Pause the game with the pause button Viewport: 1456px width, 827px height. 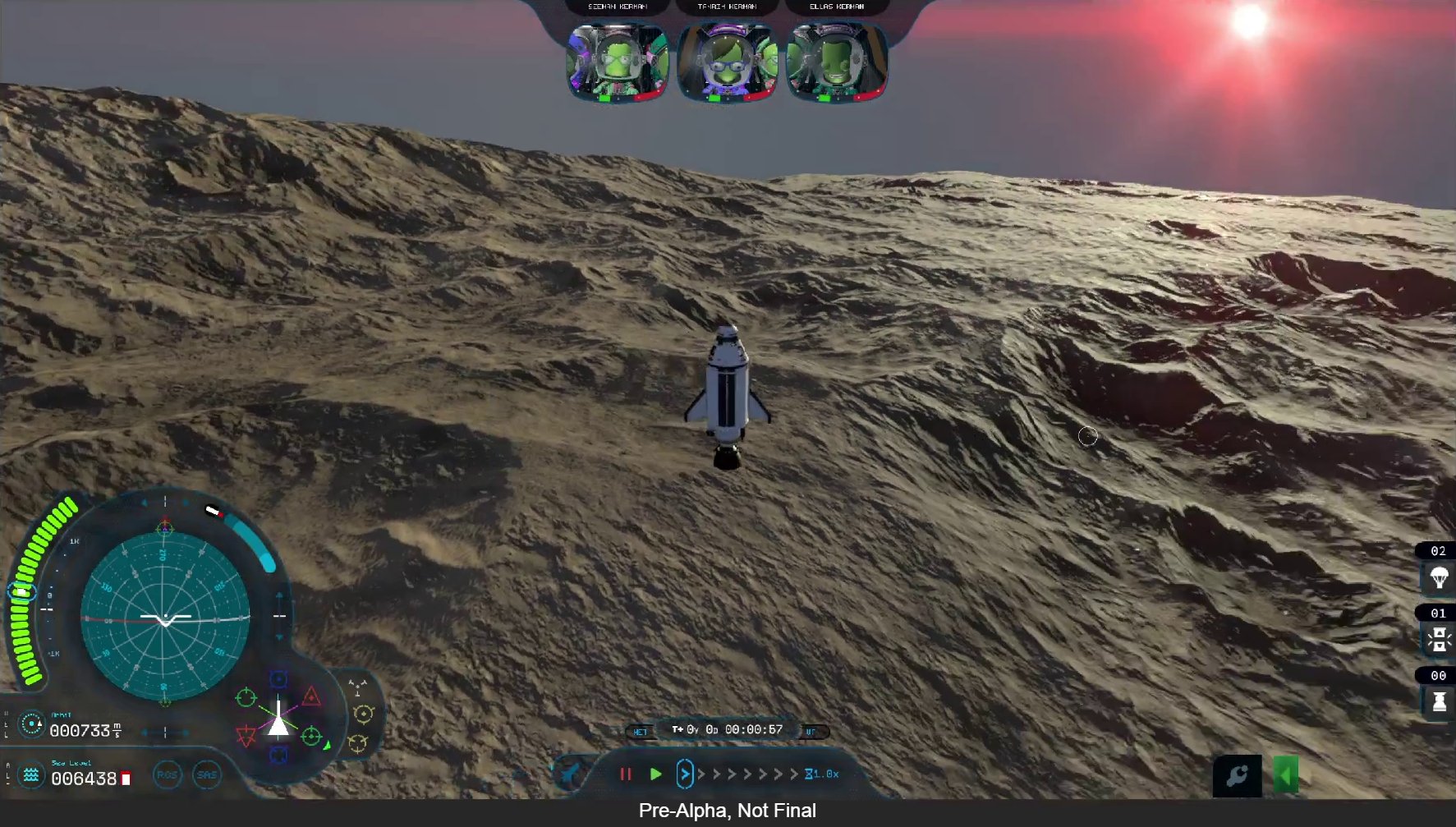(627, 774)
